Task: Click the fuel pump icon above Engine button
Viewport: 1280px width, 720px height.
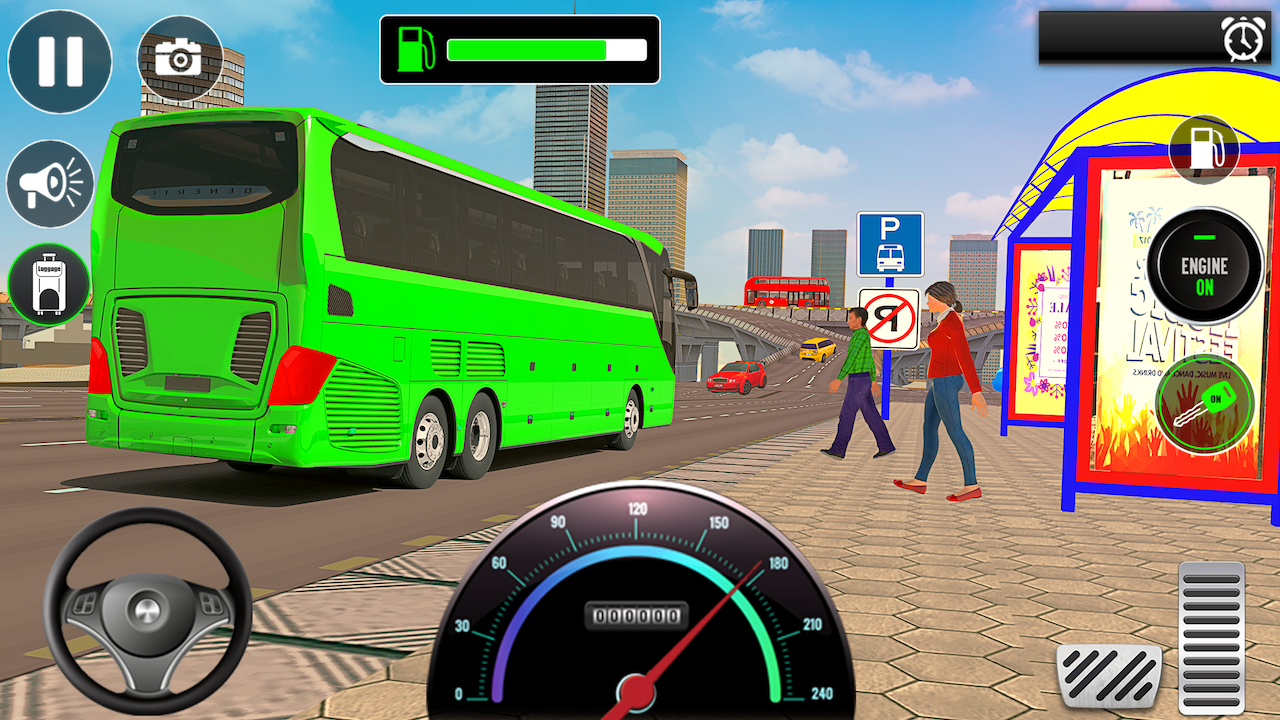Action: (1205, 148)
